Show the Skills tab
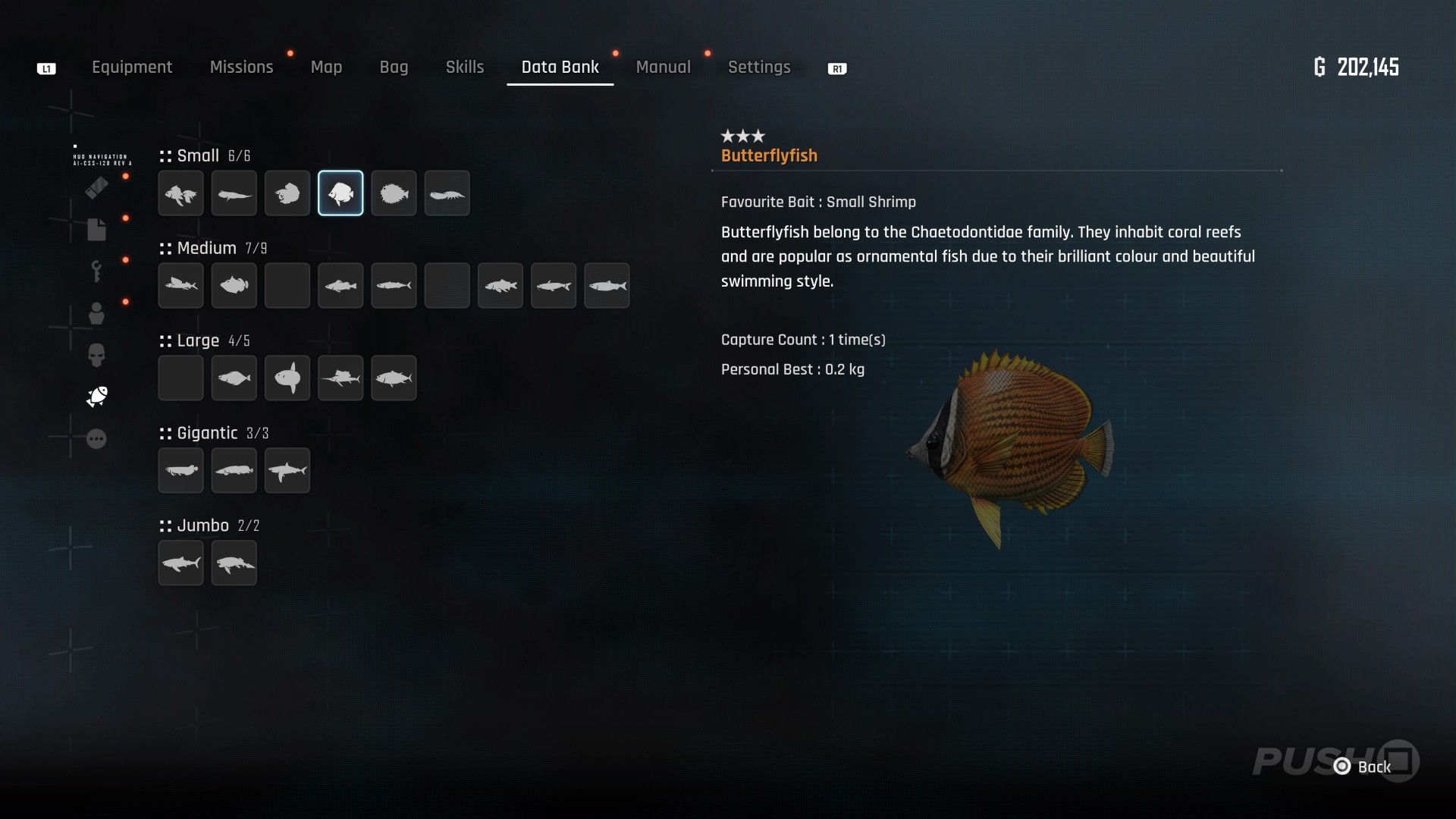 [465, 67]
